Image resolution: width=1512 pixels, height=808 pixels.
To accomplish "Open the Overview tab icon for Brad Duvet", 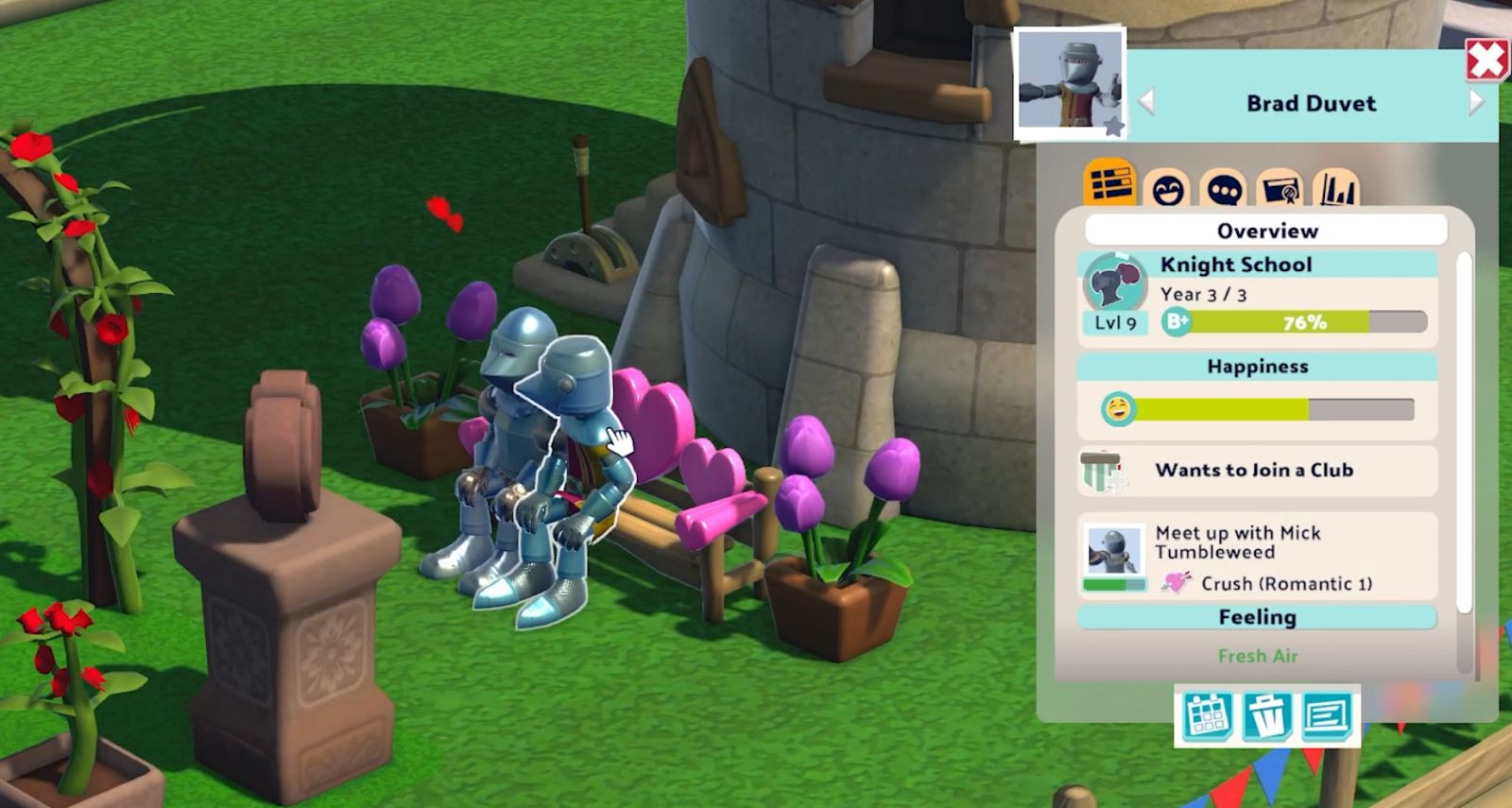I will 1111,187.
